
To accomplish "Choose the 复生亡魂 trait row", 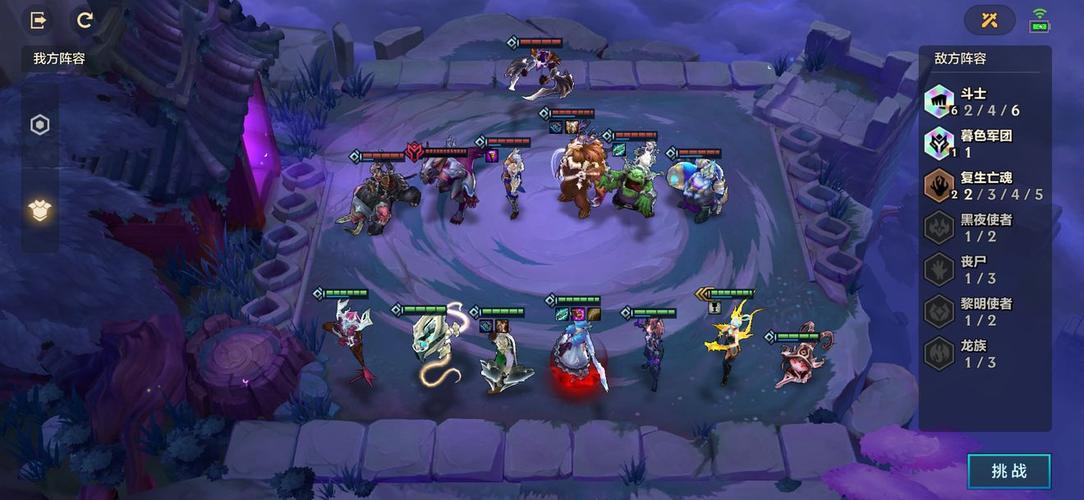I will 985,186.
